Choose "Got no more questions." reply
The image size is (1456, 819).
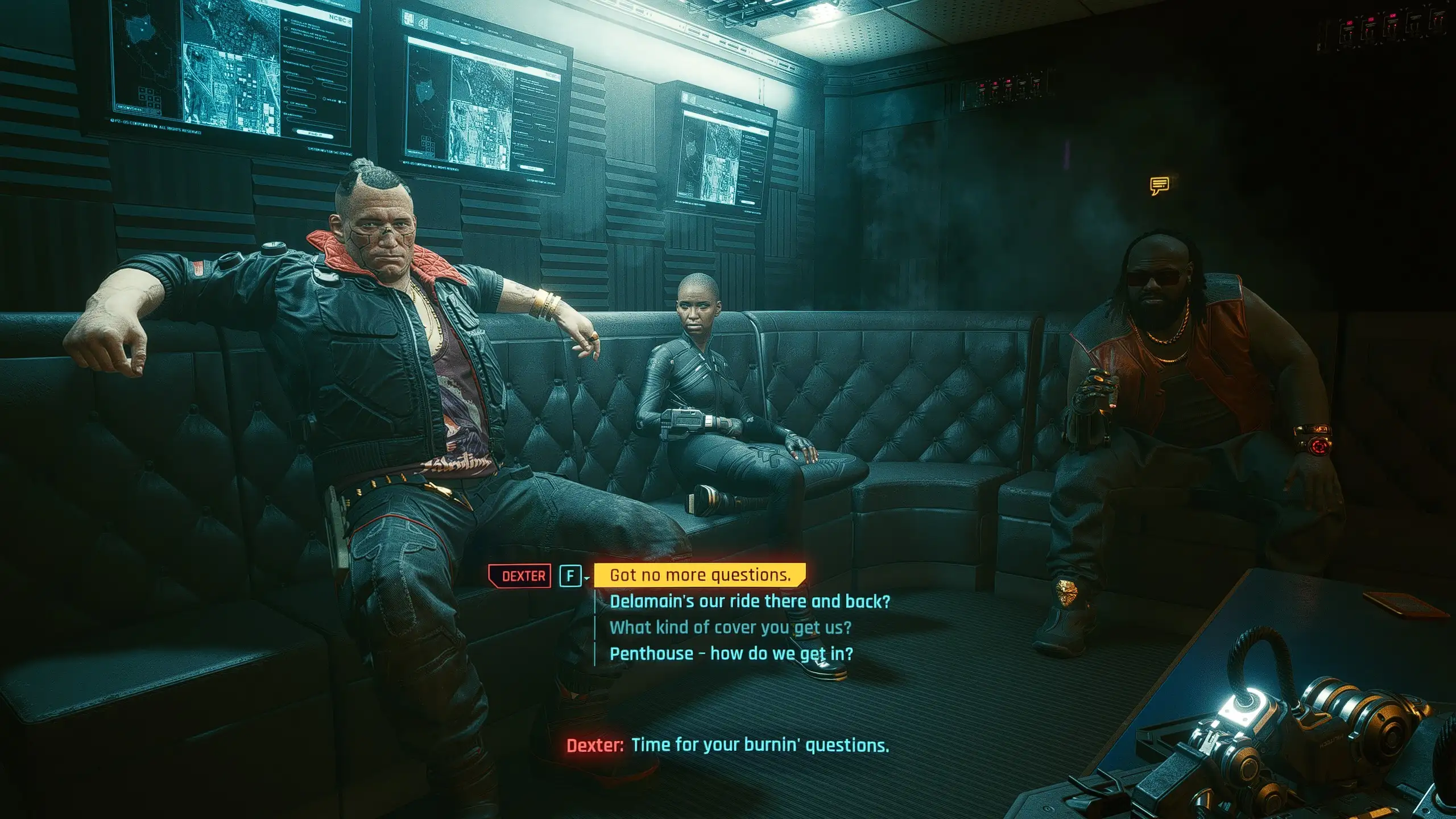coord(700,575)
